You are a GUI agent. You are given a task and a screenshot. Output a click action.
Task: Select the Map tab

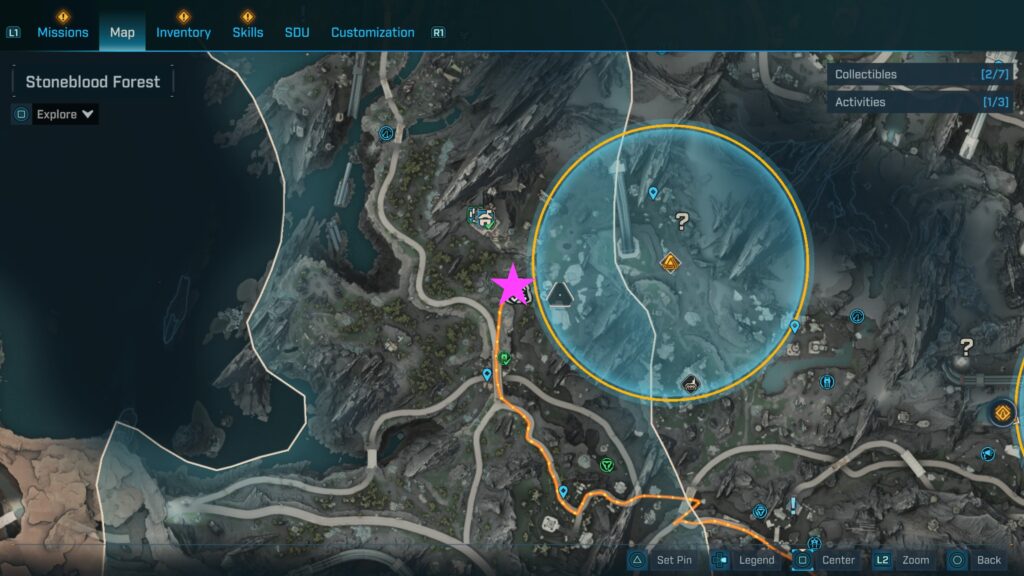click(x=122, y=32)
